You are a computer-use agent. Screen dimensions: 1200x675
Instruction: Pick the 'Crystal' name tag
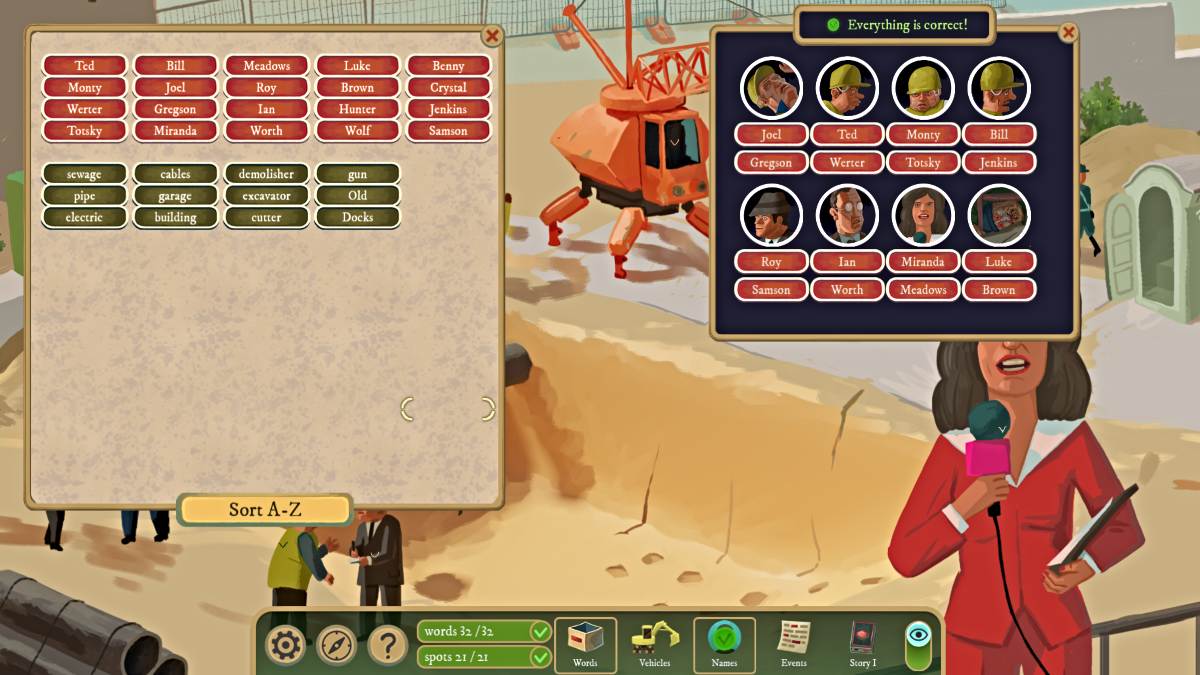448,87
